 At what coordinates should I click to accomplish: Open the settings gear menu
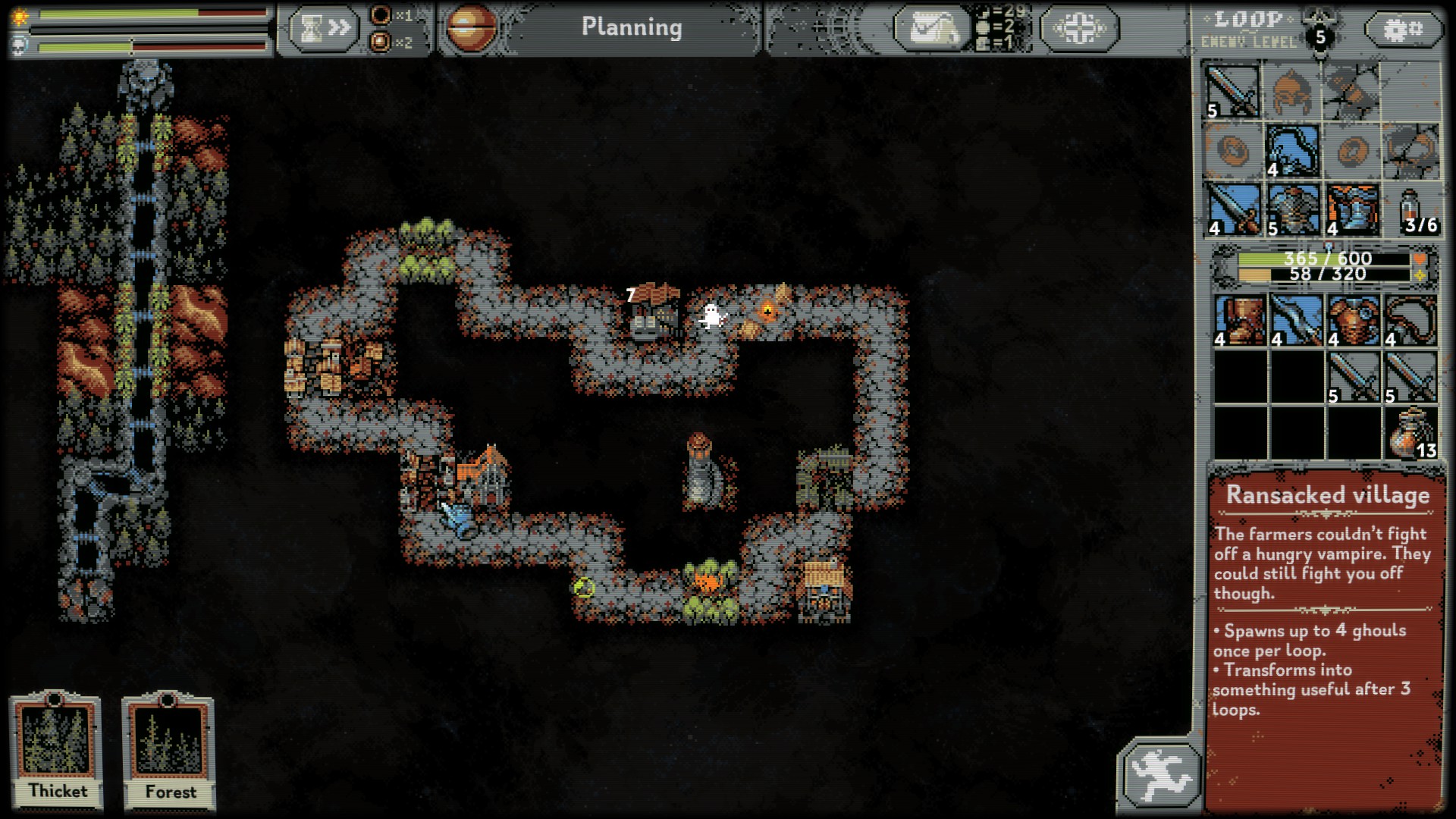1402,30
